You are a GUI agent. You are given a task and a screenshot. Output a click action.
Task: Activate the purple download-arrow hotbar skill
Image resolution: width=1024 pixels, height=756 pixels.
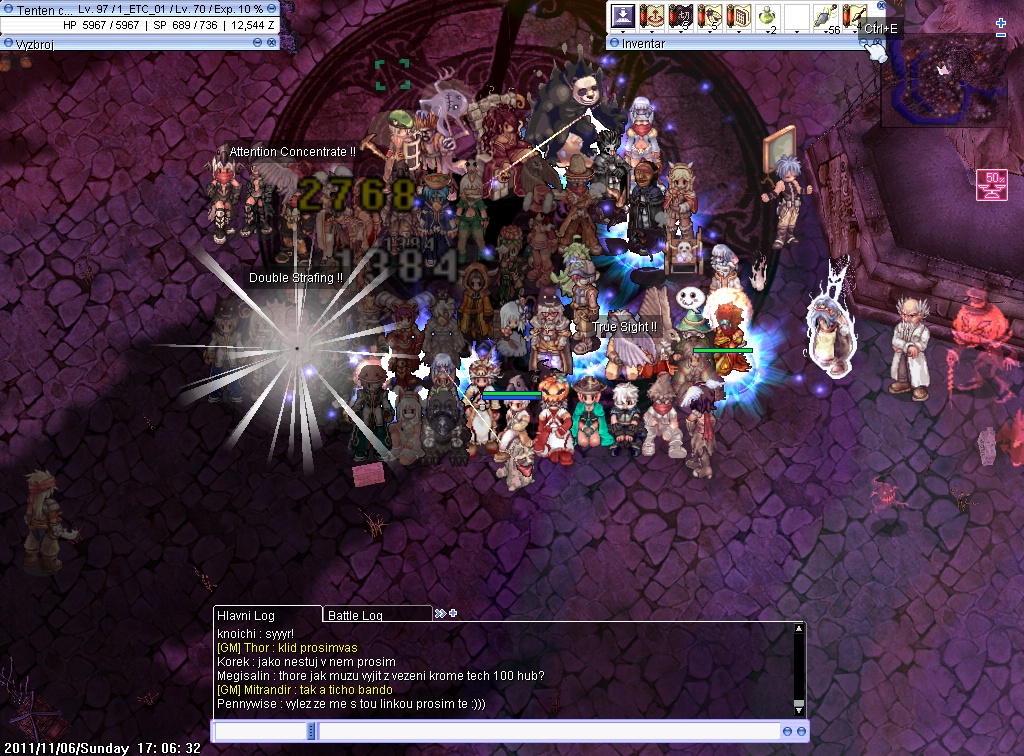pos(623,17)
